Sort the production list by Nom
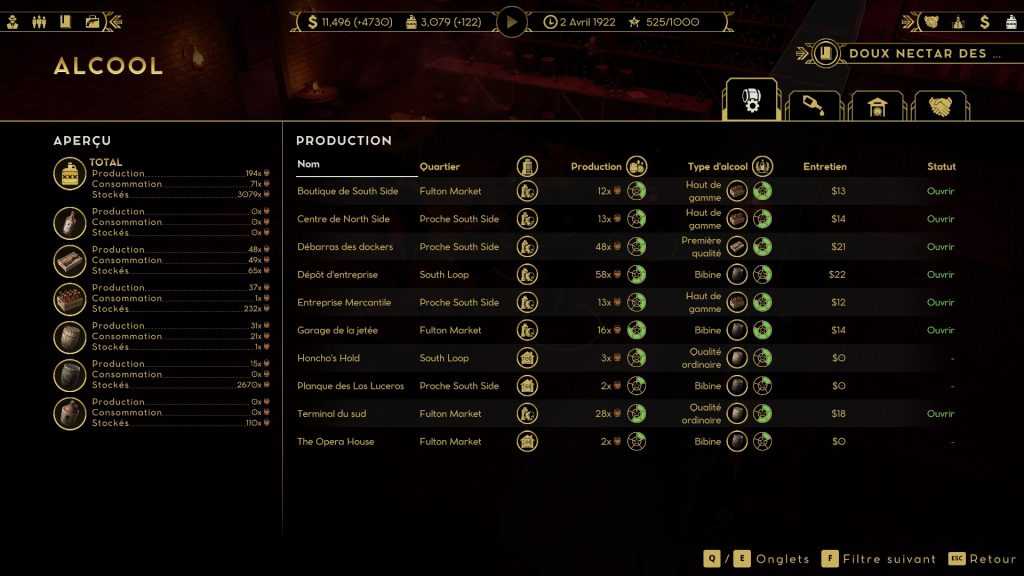The width and height of the screenshot is (1024, 576). (308, 164)
